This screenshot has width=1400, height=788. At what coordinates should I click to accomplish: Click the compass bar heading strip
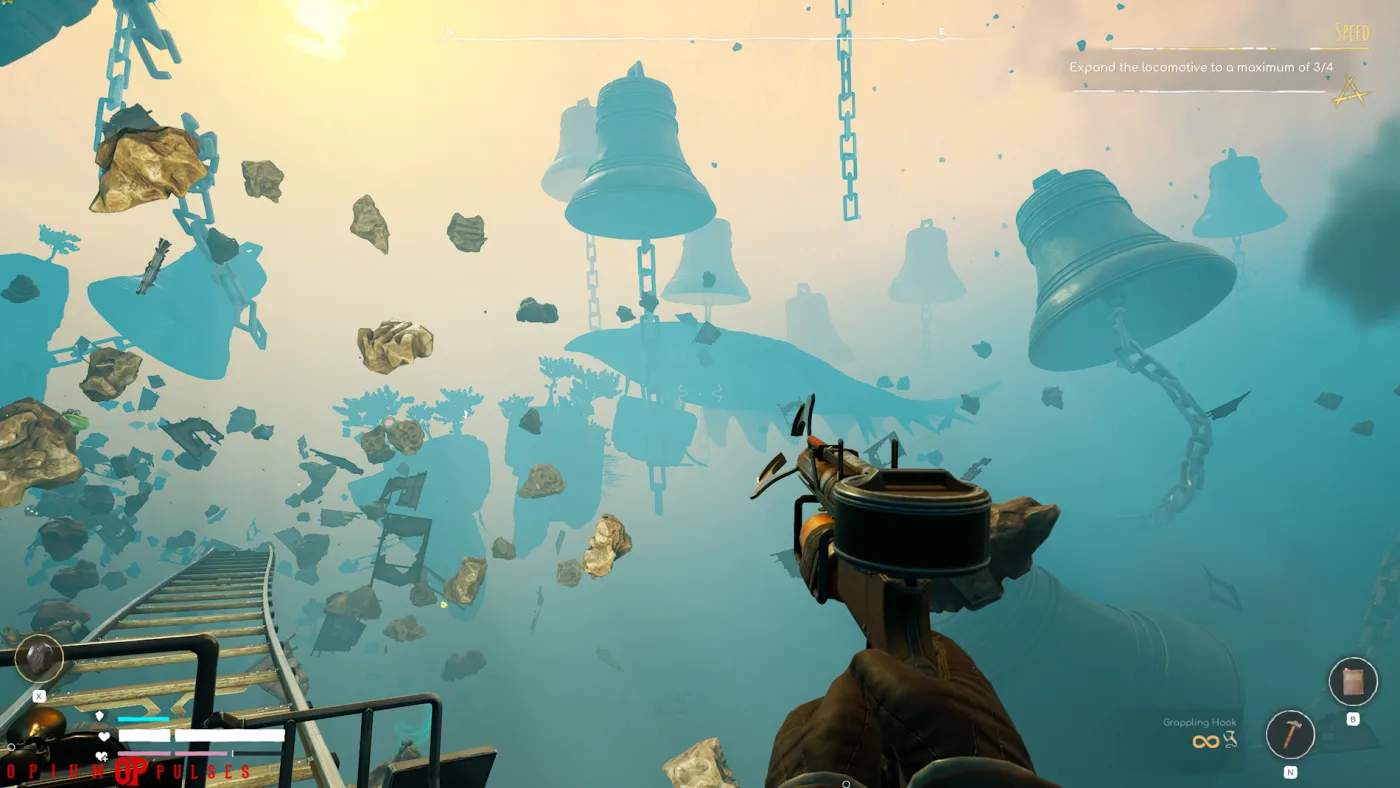pos(700,38)
